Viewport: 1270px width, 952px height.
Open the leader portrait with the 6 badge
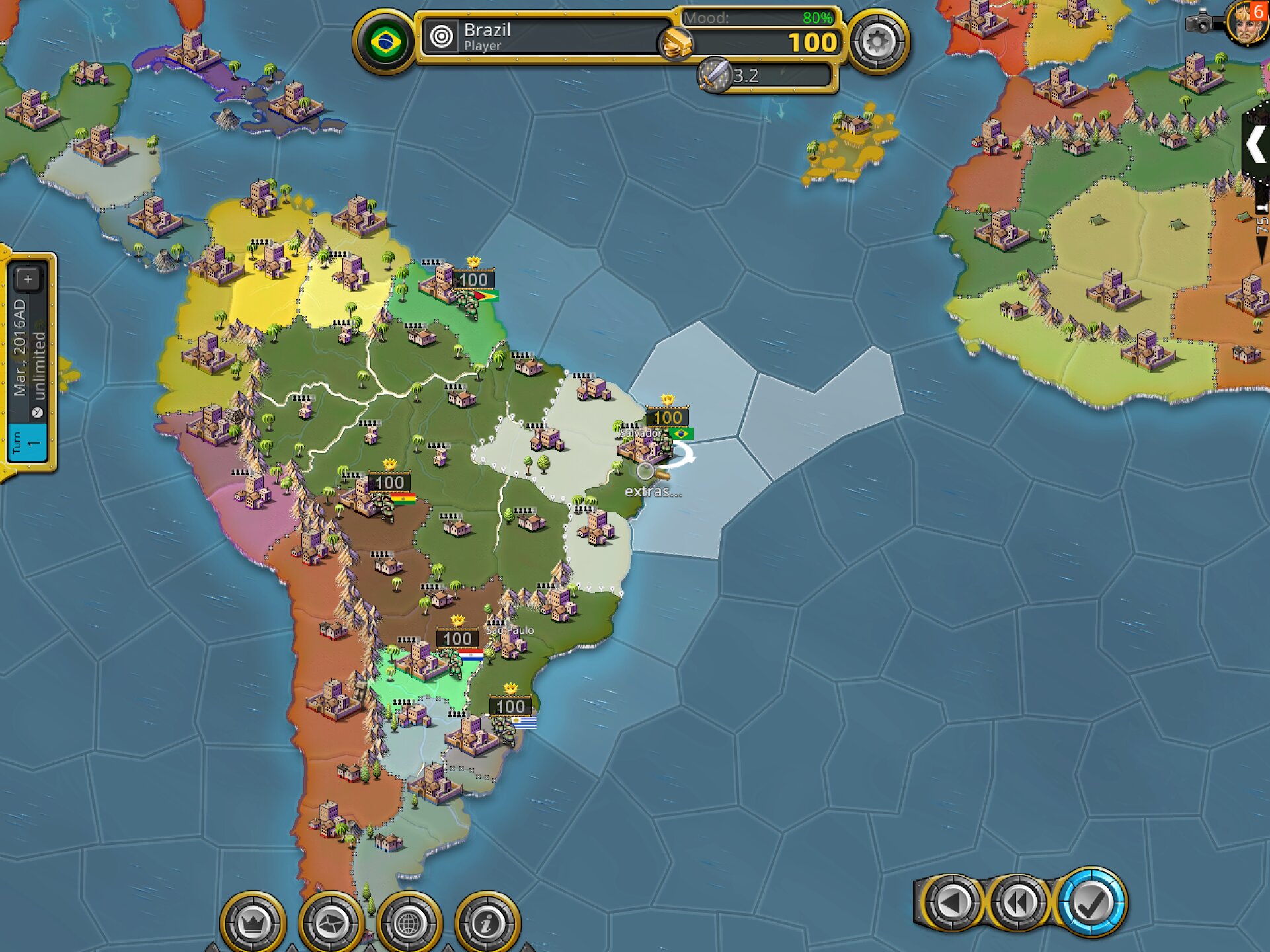[1247, 23]
